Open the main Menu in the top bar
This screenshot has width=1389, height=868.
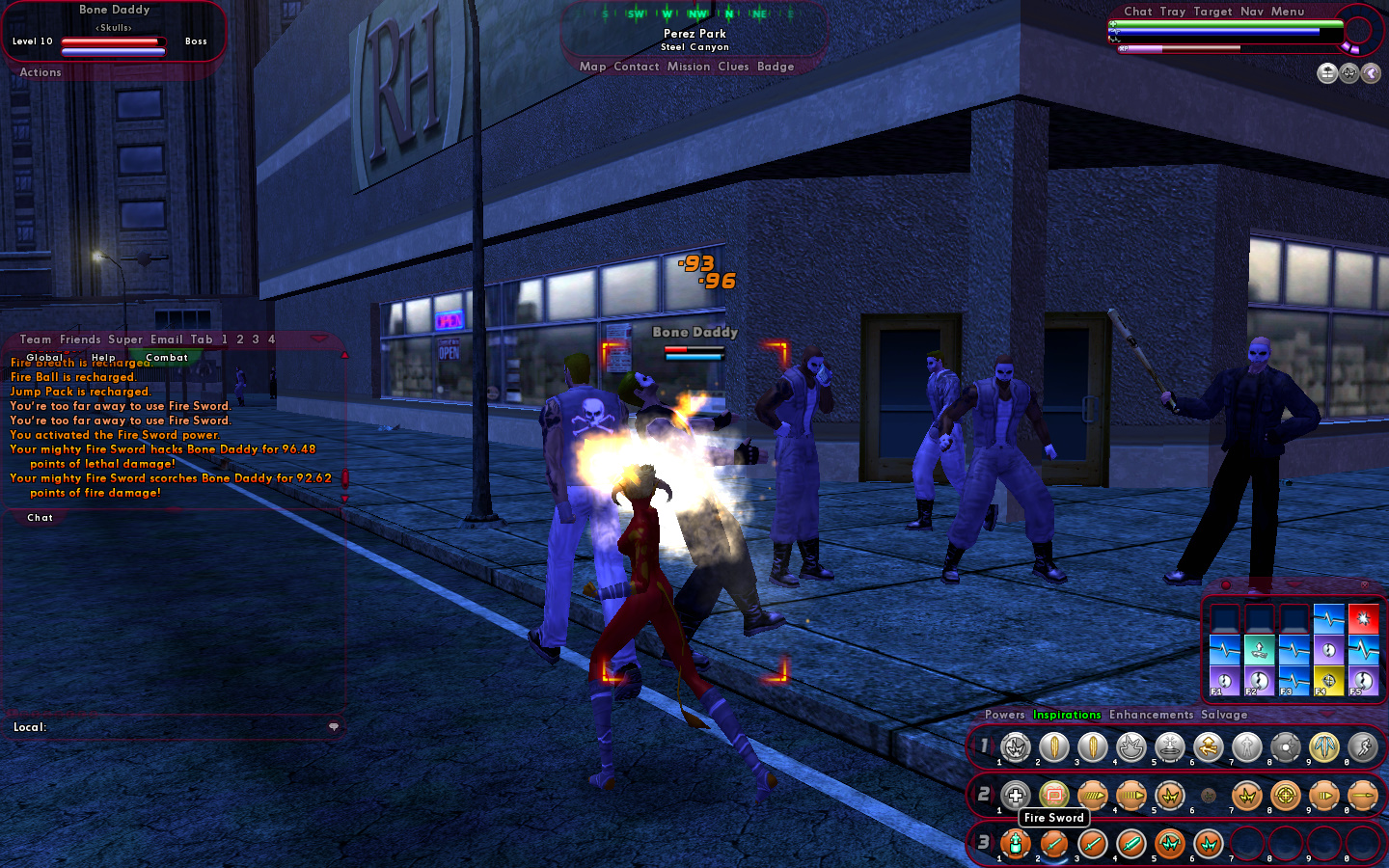point(1288,12)
